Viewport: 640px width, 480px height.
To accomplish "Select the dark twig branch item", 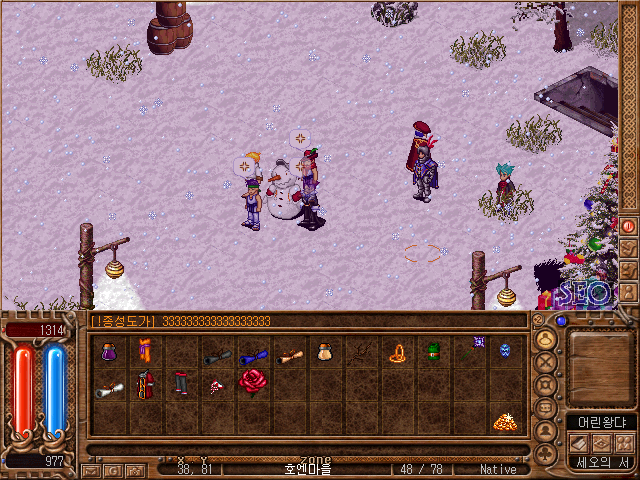I will click(x=360, y=353).
